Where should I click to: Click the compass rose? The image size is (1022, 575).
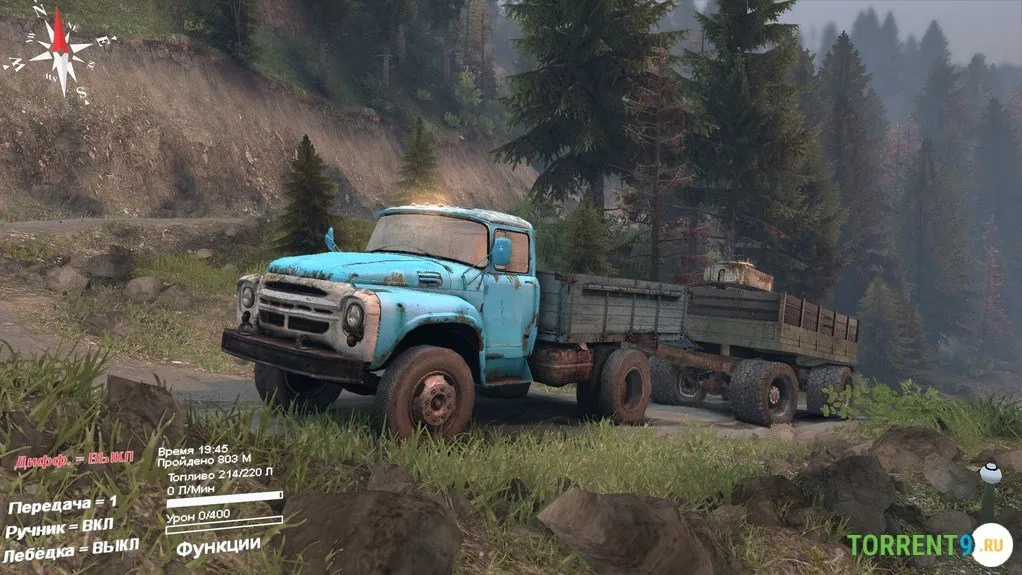point(60,51)
